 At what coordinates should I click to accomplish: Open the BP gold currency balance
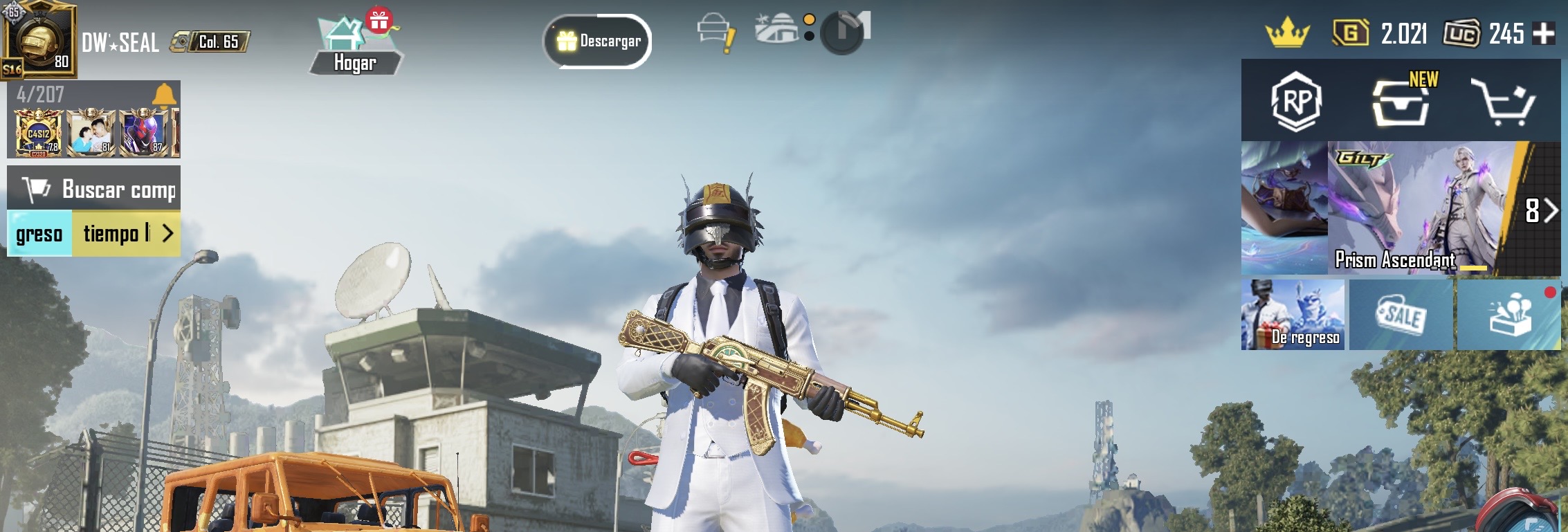click(1380, 33)
